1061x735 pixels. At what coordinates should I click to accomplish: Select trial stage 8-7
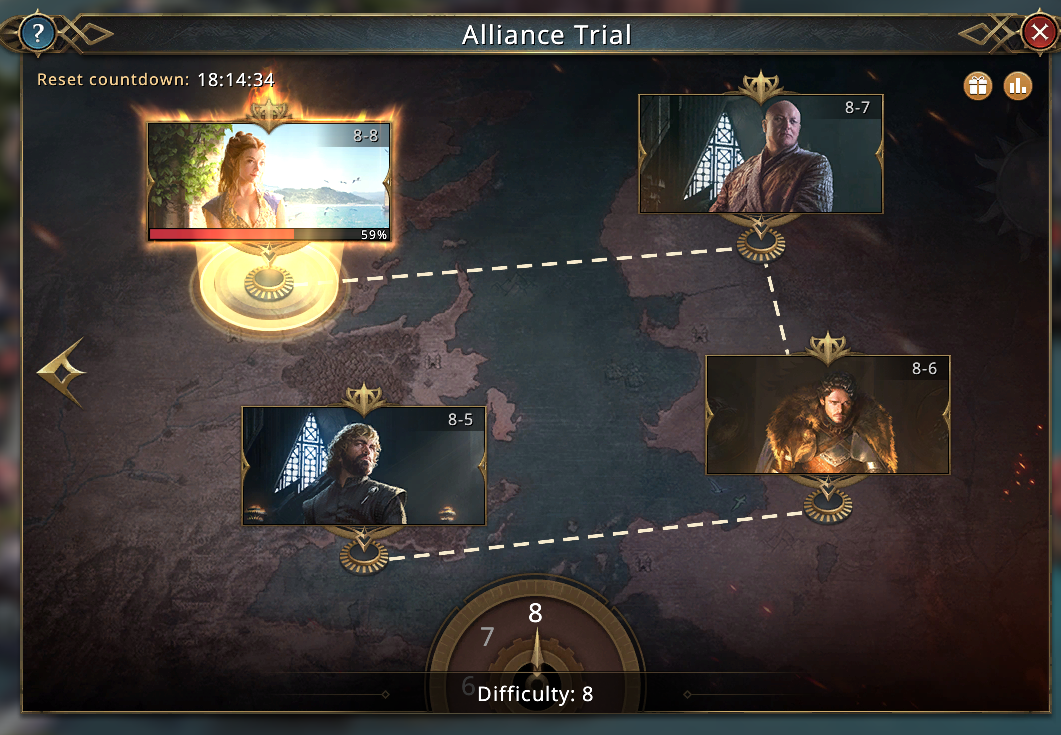[x=761, y=154]
